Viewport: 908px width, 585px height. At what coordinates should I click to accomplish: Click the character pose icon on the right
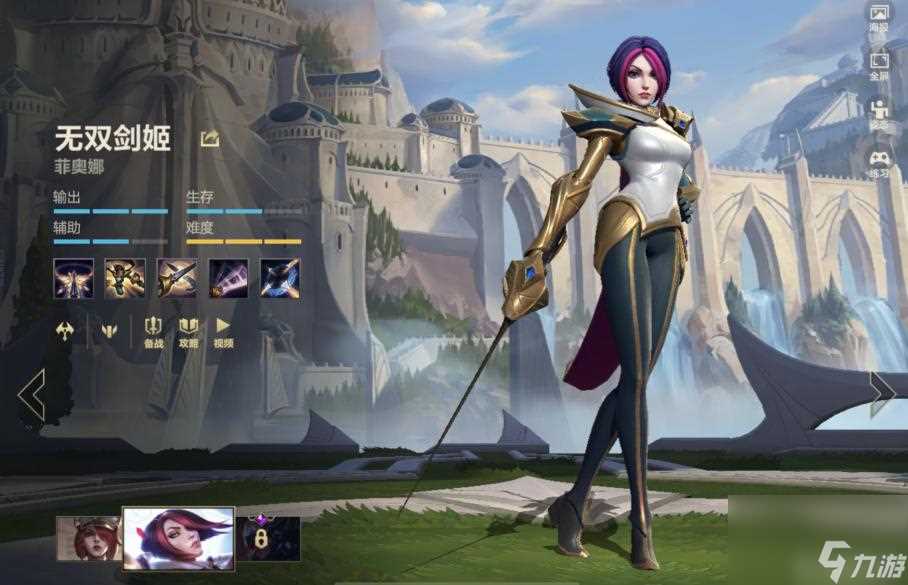pyautogui.click(x=879, y=112)
